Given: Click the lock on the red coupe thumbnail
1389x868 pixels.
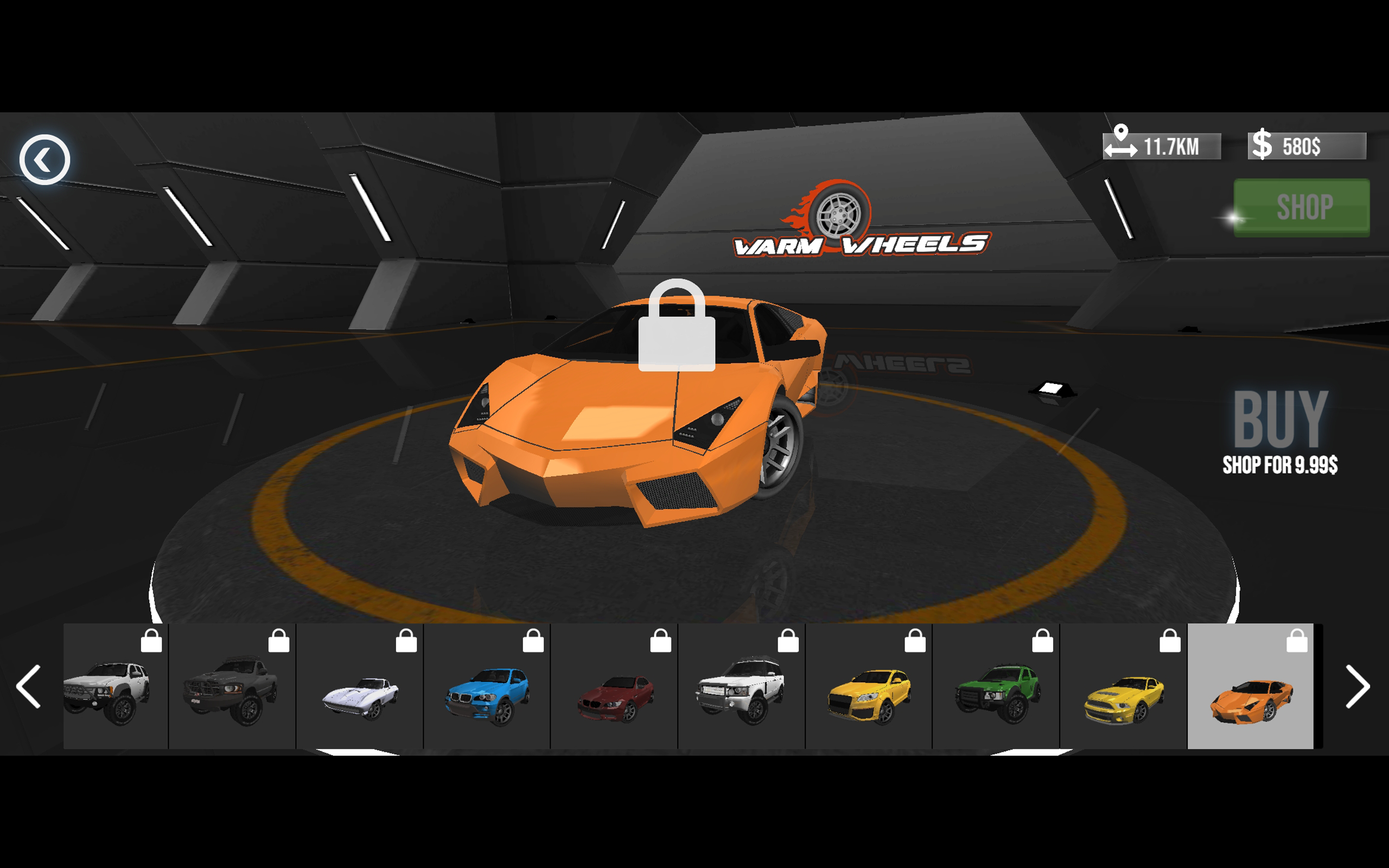Looking at the screenshot, I should pyautogui.click(x=661, y=640).
